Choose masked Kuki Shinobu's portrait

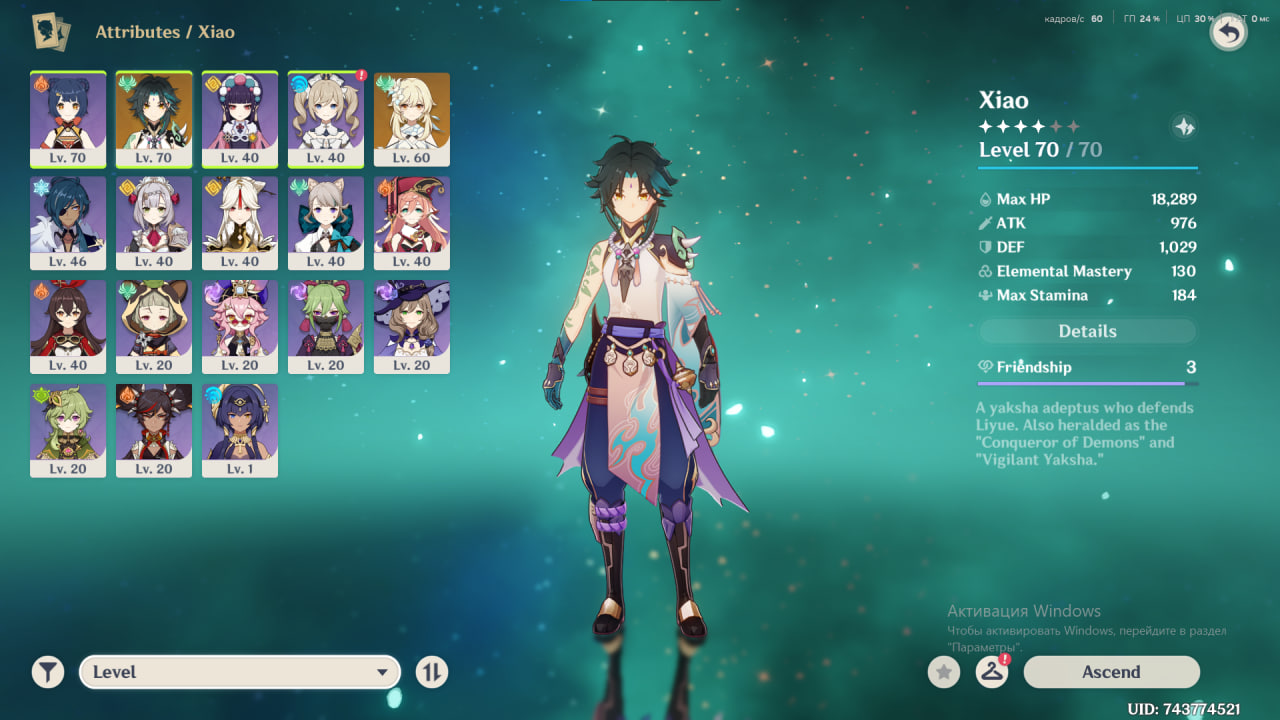[325, 327]
